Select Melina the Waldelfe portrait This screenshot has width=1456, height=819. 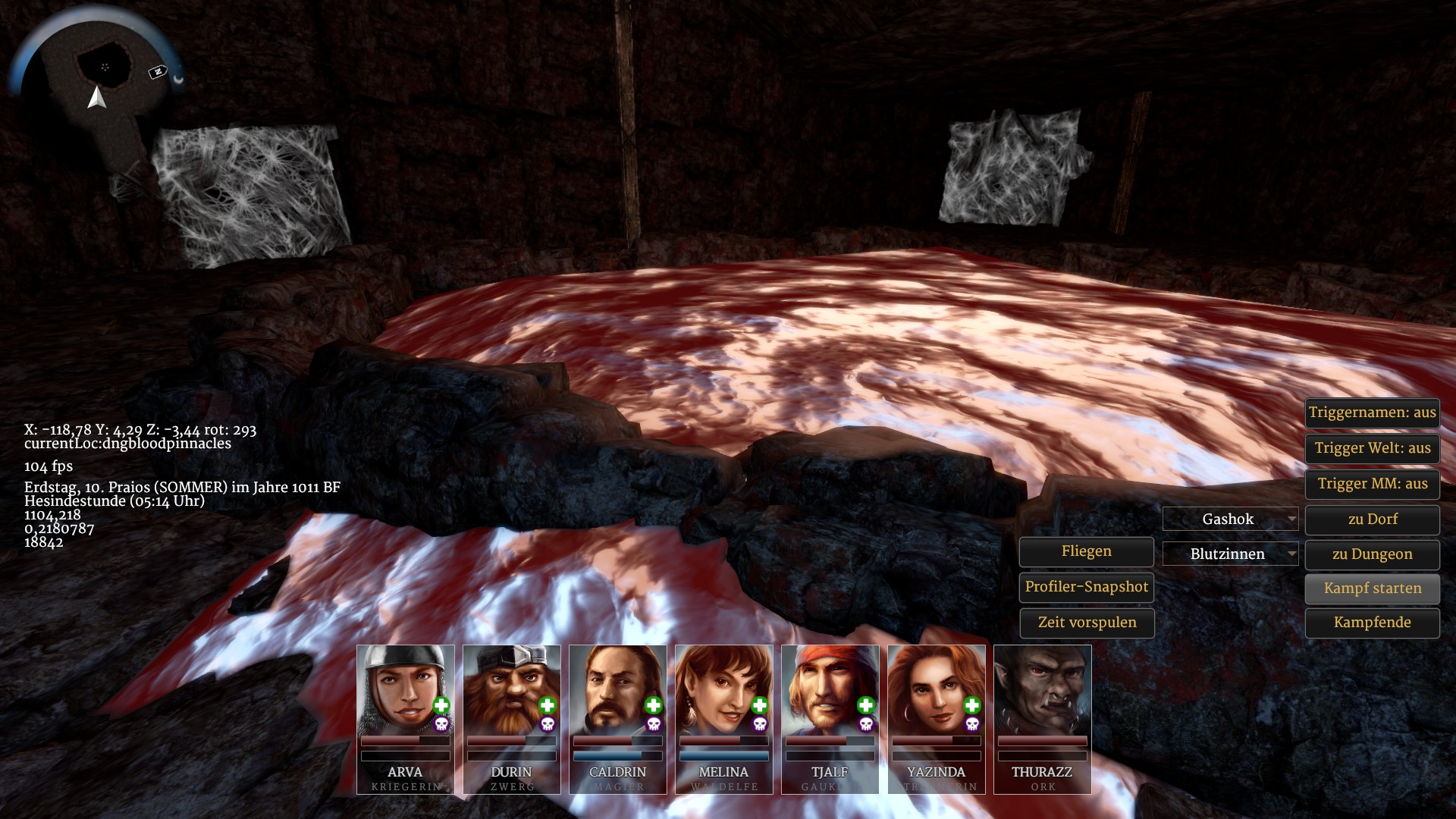[724, 690]
